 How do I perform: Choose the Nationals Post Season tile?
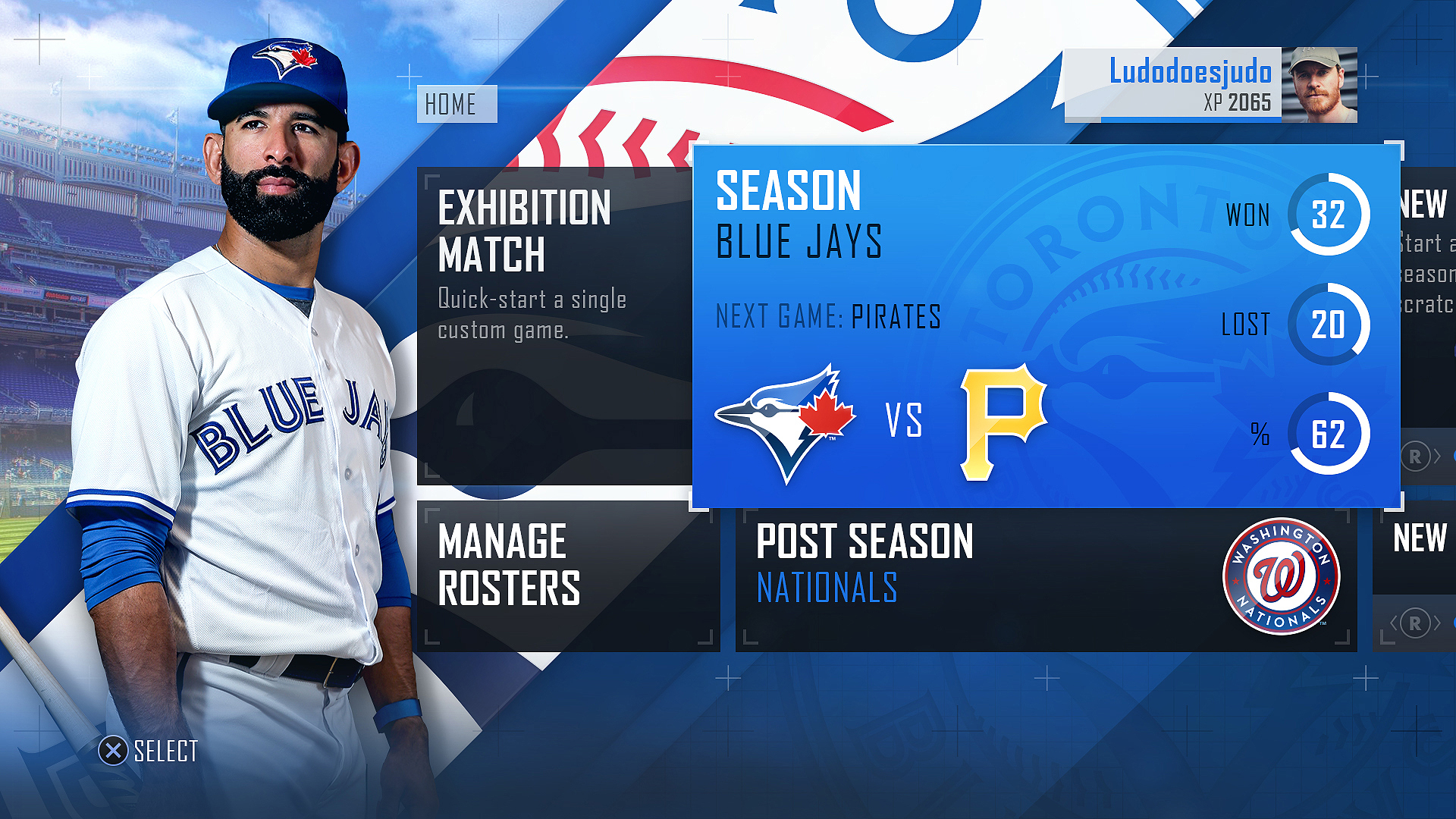coord(1045,578)
